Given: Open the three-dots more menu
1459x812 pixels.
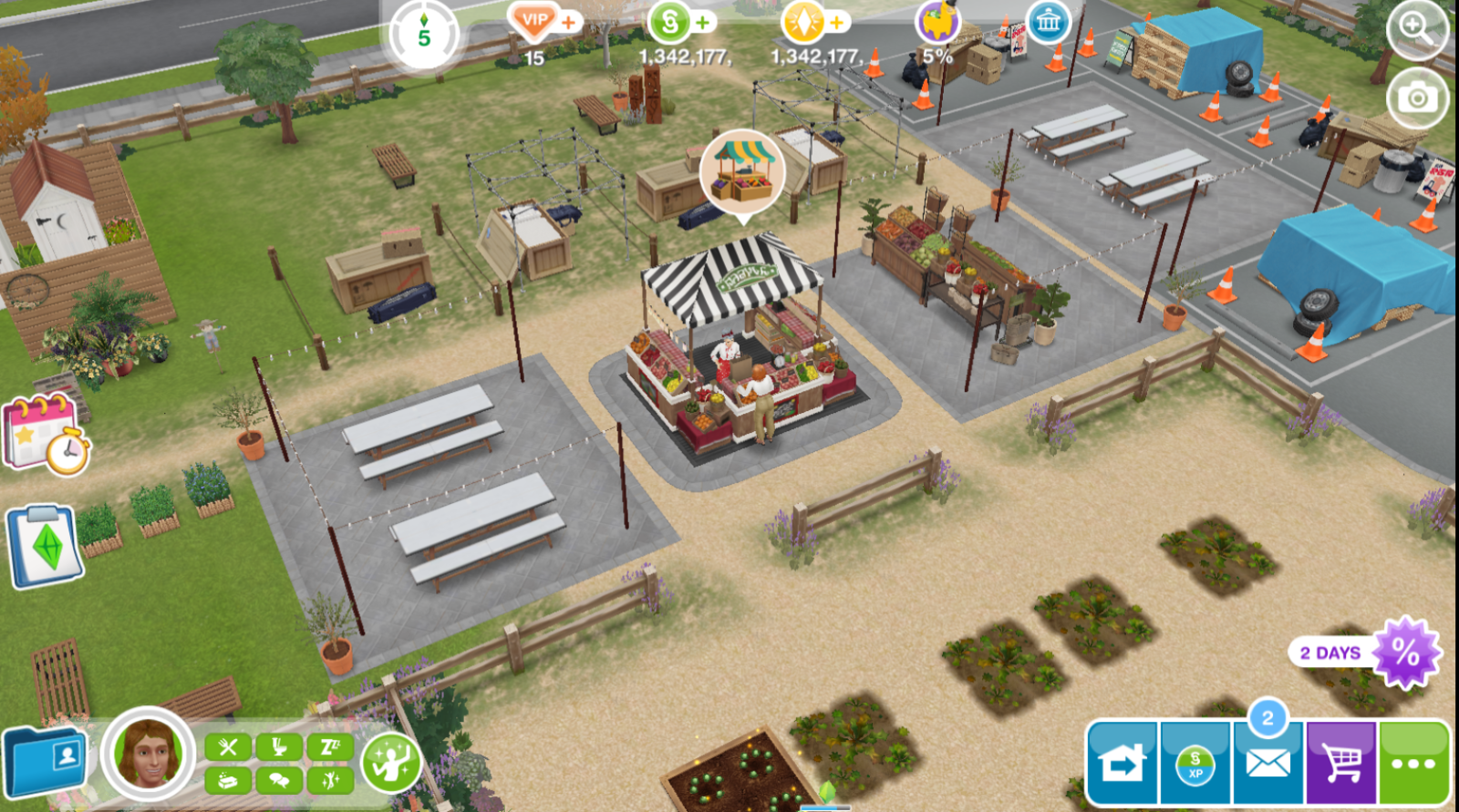Looking at the screenshot, I should tap(1413, 763).
